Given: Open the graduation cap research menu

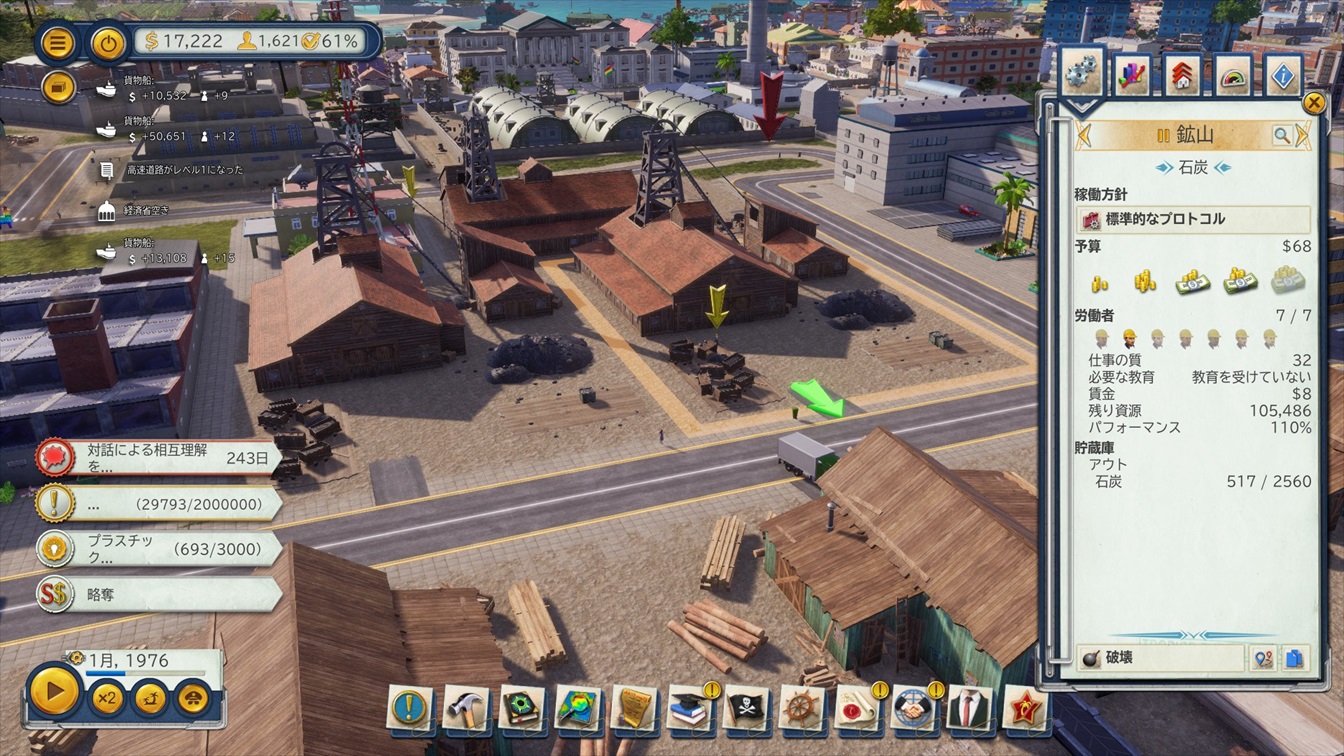Looking at the screenshot, I should 690,707.
